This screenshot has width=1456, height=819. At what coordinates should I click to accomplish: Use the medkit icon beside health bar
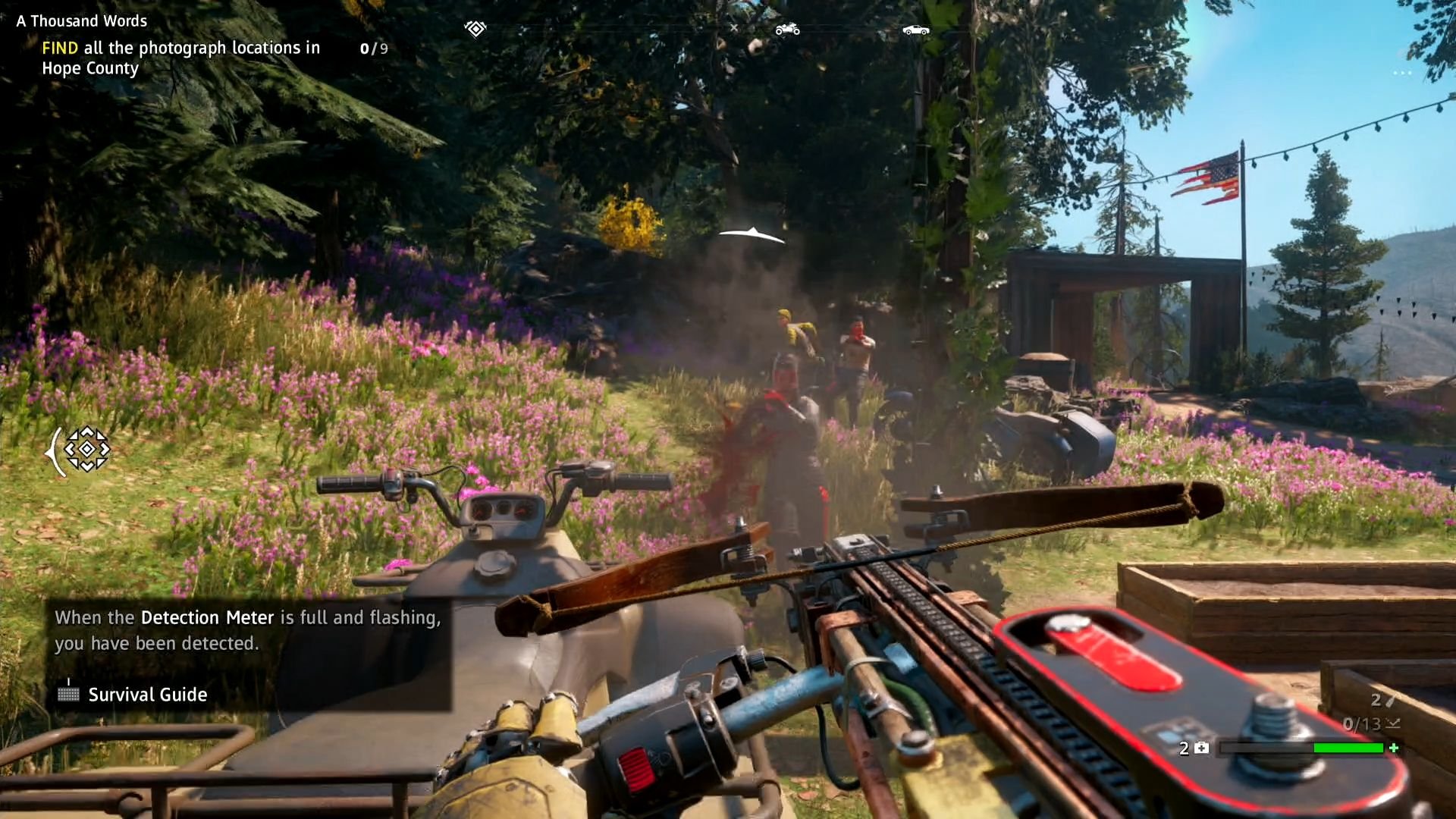(1202, 748)
